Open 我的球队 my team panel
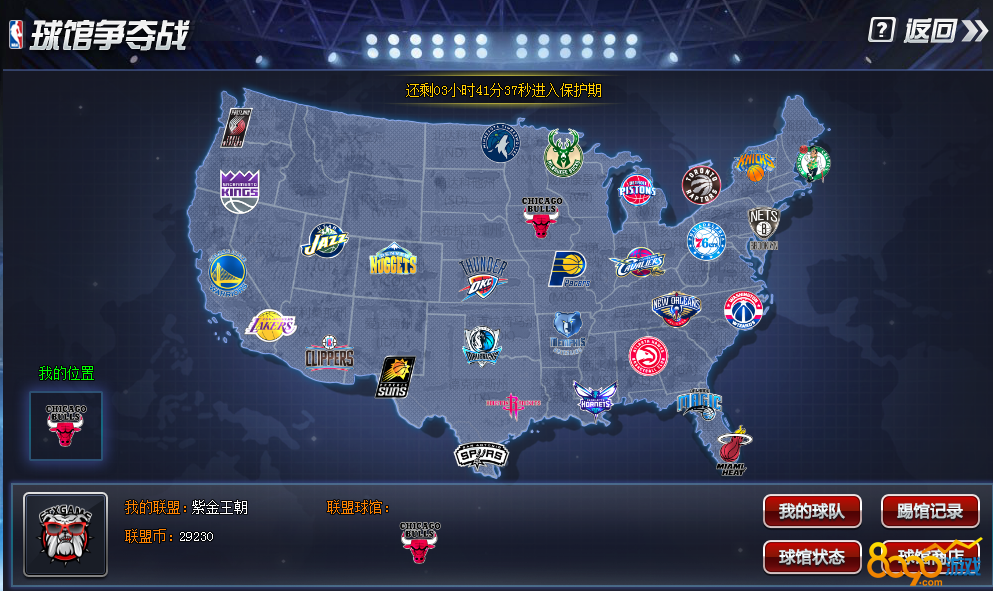993x591 pixels. (x=812, y=511)
